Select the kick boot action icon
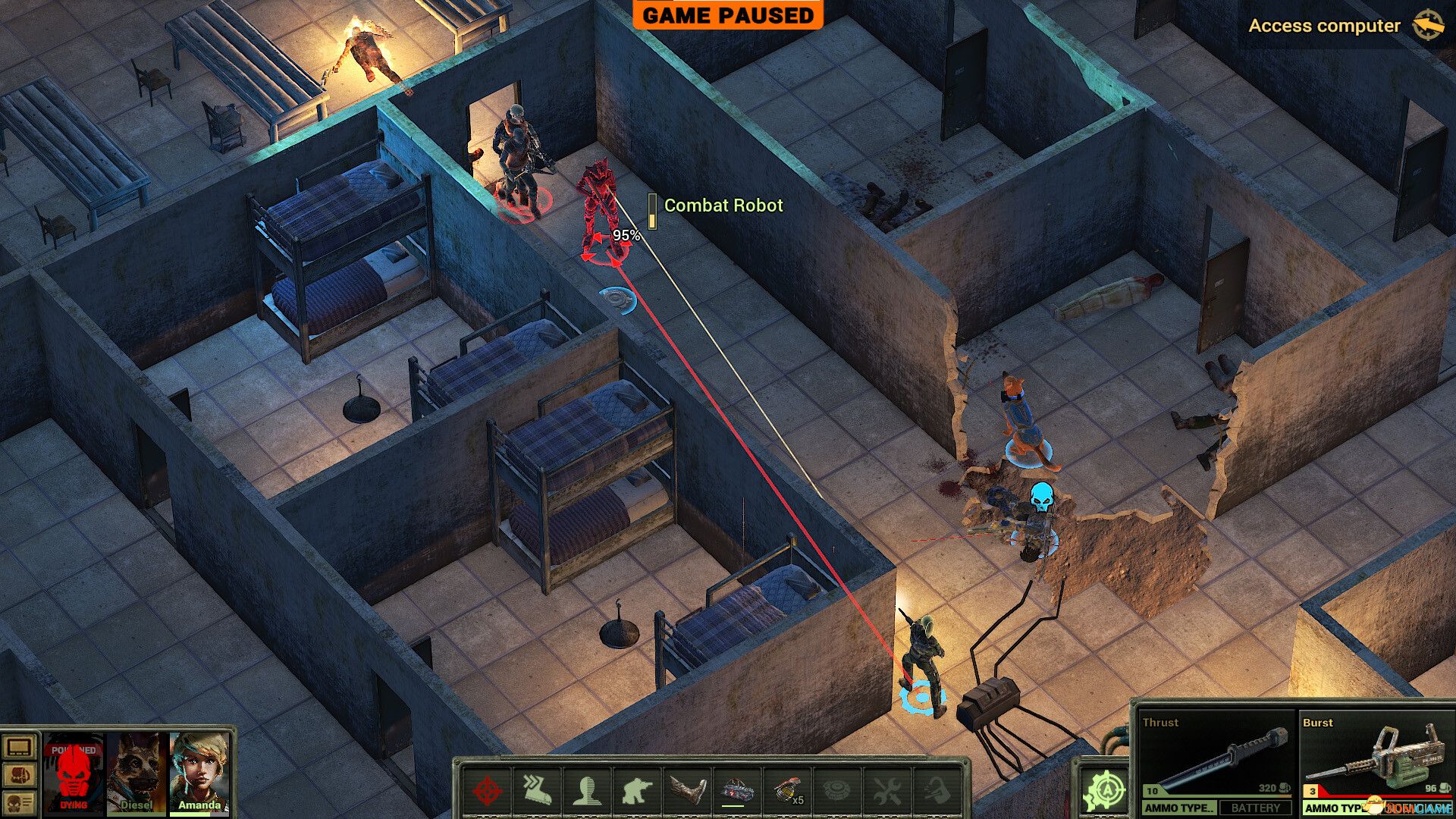This screenshot has height=819, width=1456. point(688,789)
